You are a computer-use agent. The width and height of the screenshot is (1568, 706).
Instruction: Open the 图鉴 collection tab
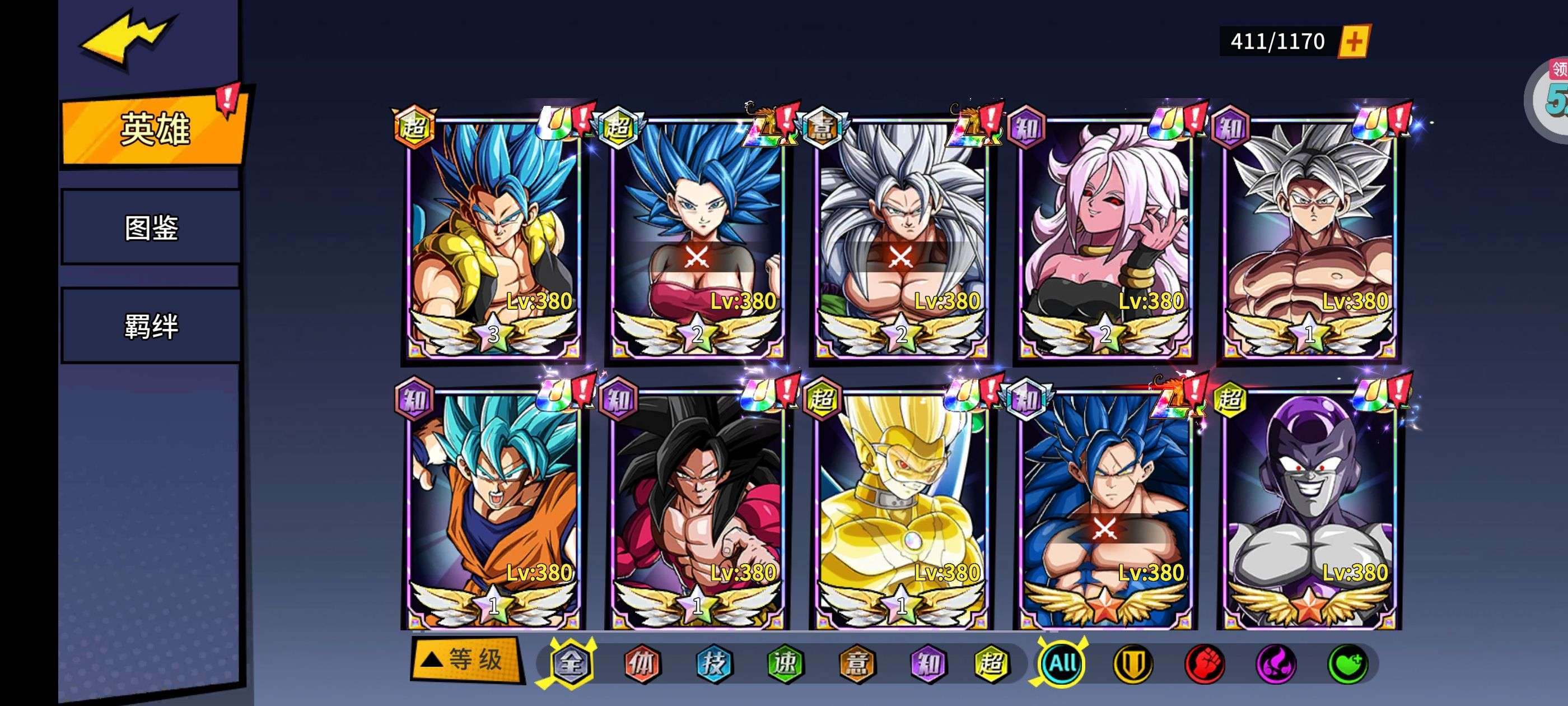[151, 227]
